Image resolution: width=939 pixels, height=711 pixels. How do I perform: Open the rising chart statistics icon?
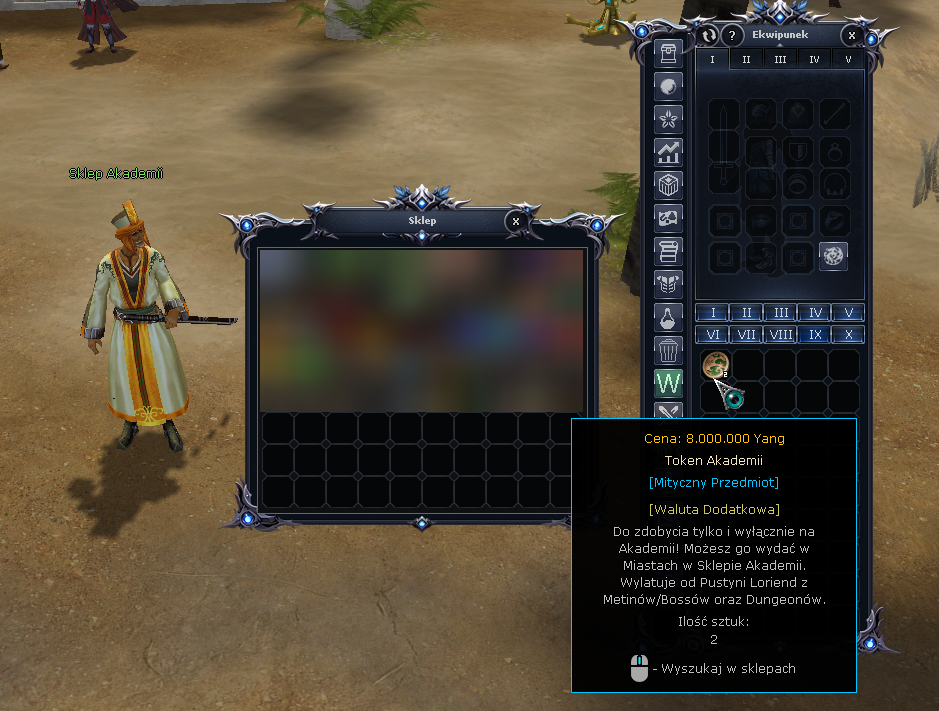[668, 152]
